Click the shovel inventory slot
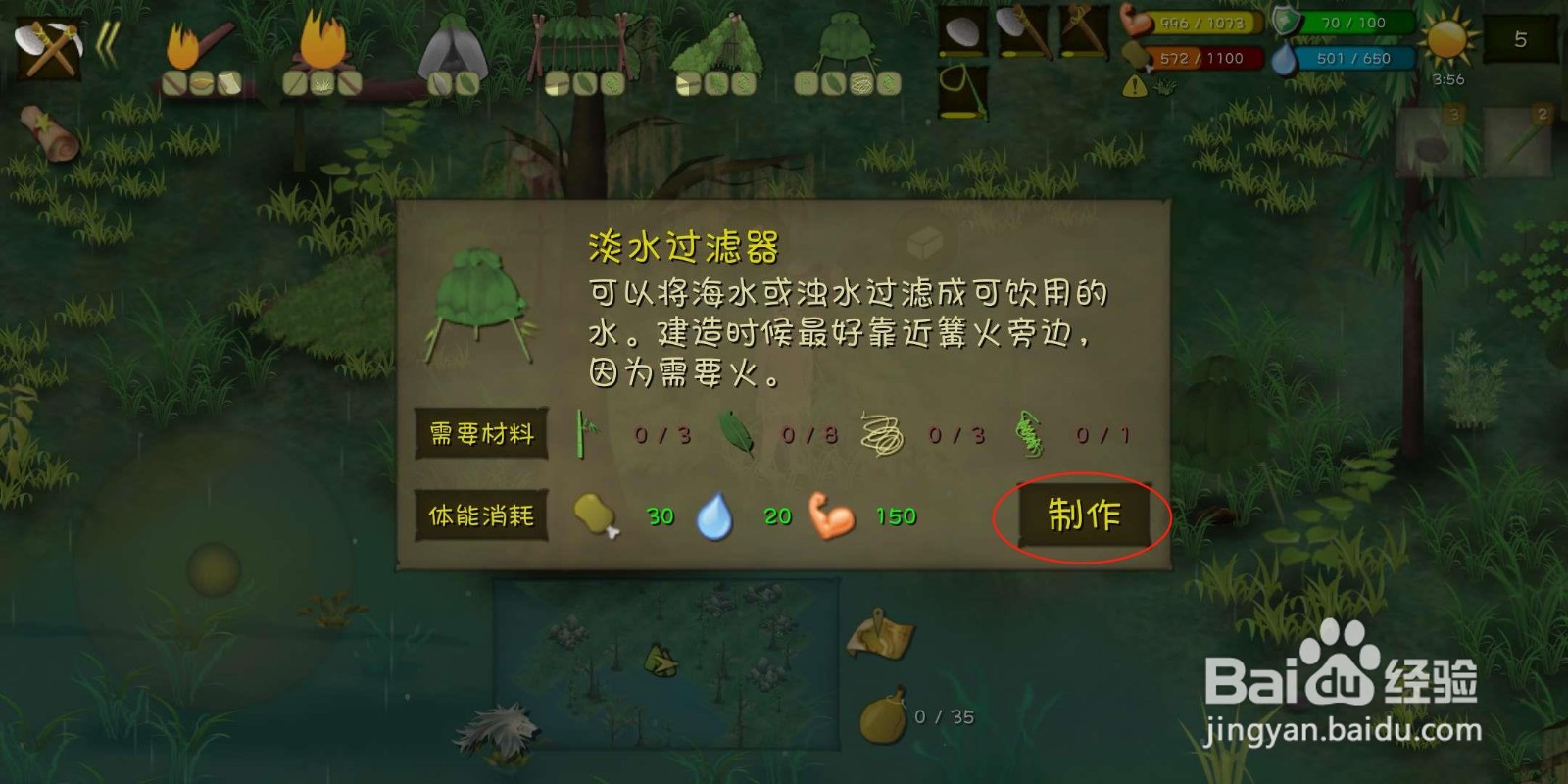This screenshot has height=784, width=1568. [1017, 27]
